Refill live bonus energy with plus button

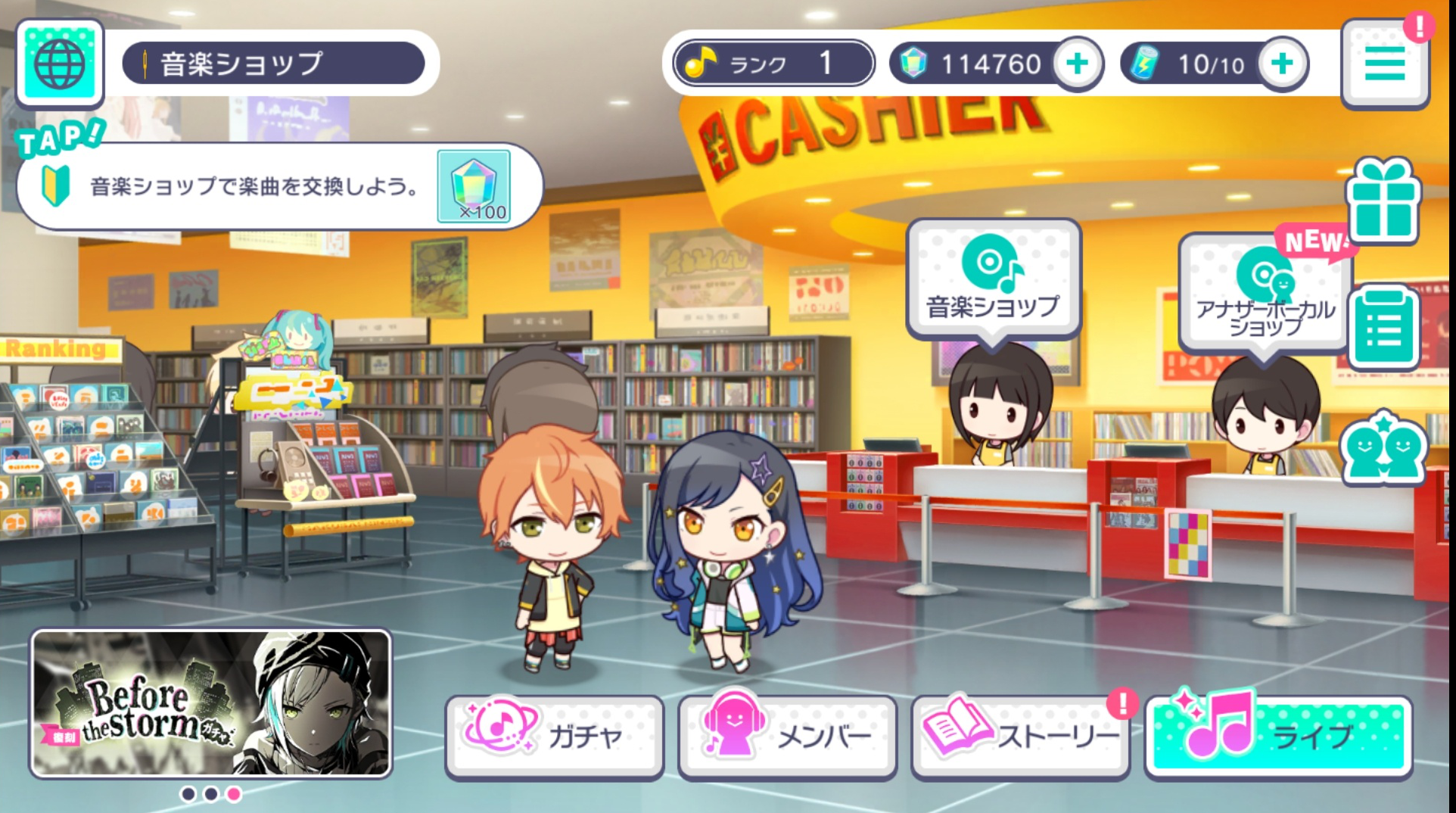click(1282, 64)
